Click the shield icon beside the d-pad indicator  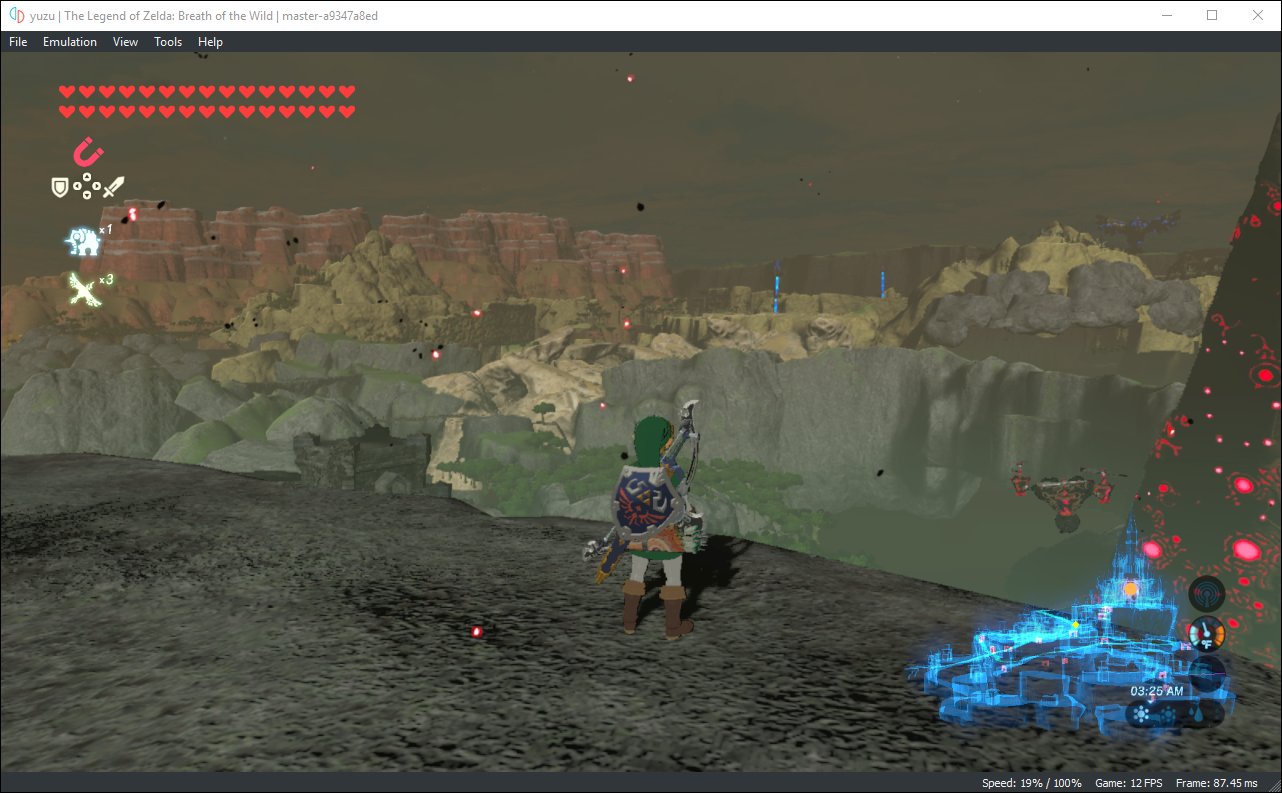(x=62, y=187)
